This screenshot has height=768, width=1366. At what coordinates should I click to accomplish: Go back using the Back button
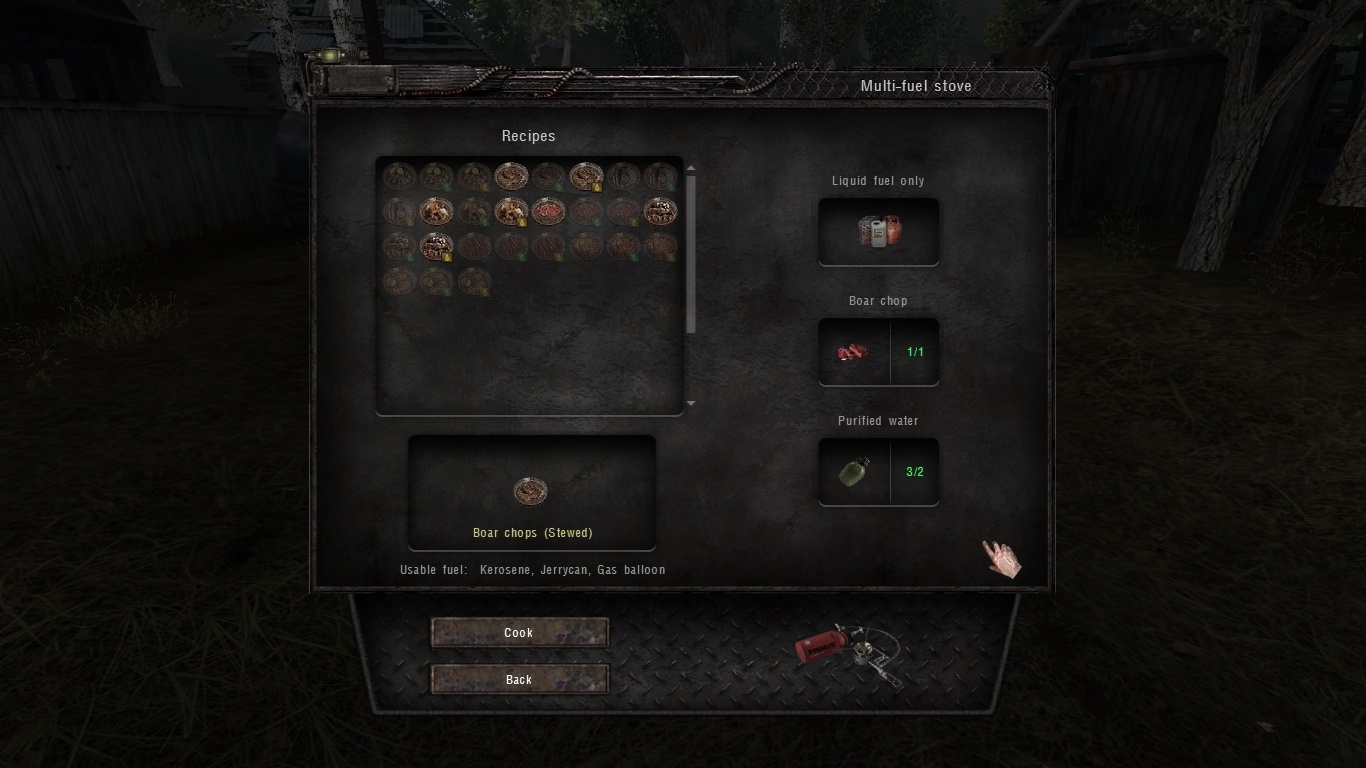pyautogui.click(x=519, y=680)
